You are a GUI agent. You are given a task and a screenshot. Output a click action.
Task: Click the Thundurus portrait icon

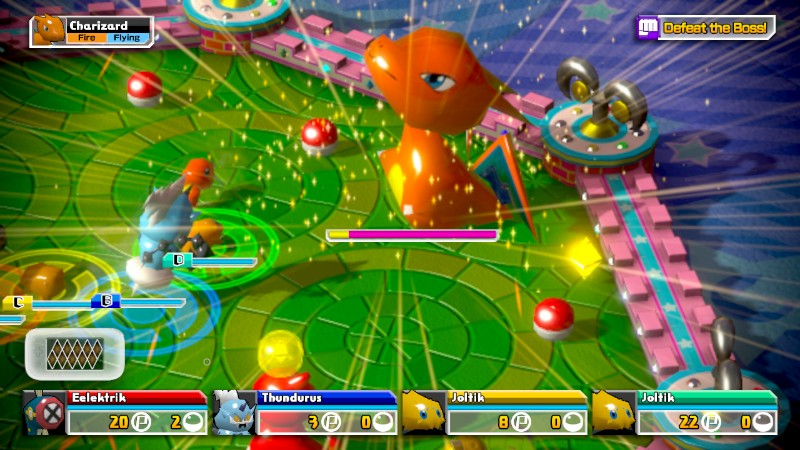tap(232, 412)
